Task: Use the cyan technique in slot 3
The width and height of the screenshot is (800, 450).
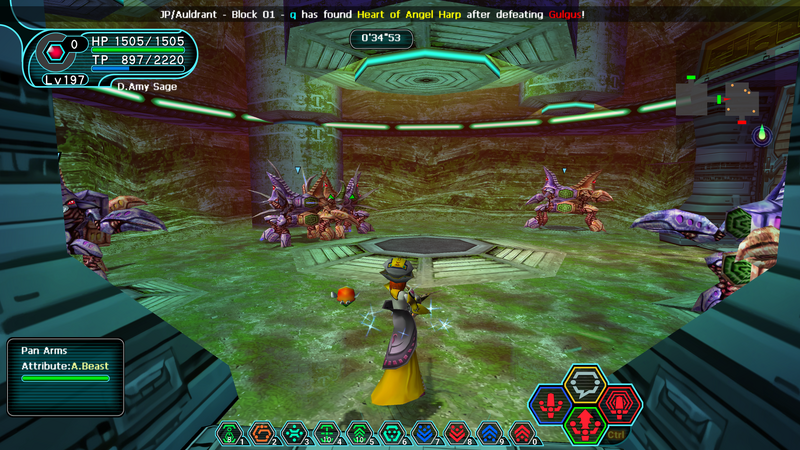Action: (295, 435)
